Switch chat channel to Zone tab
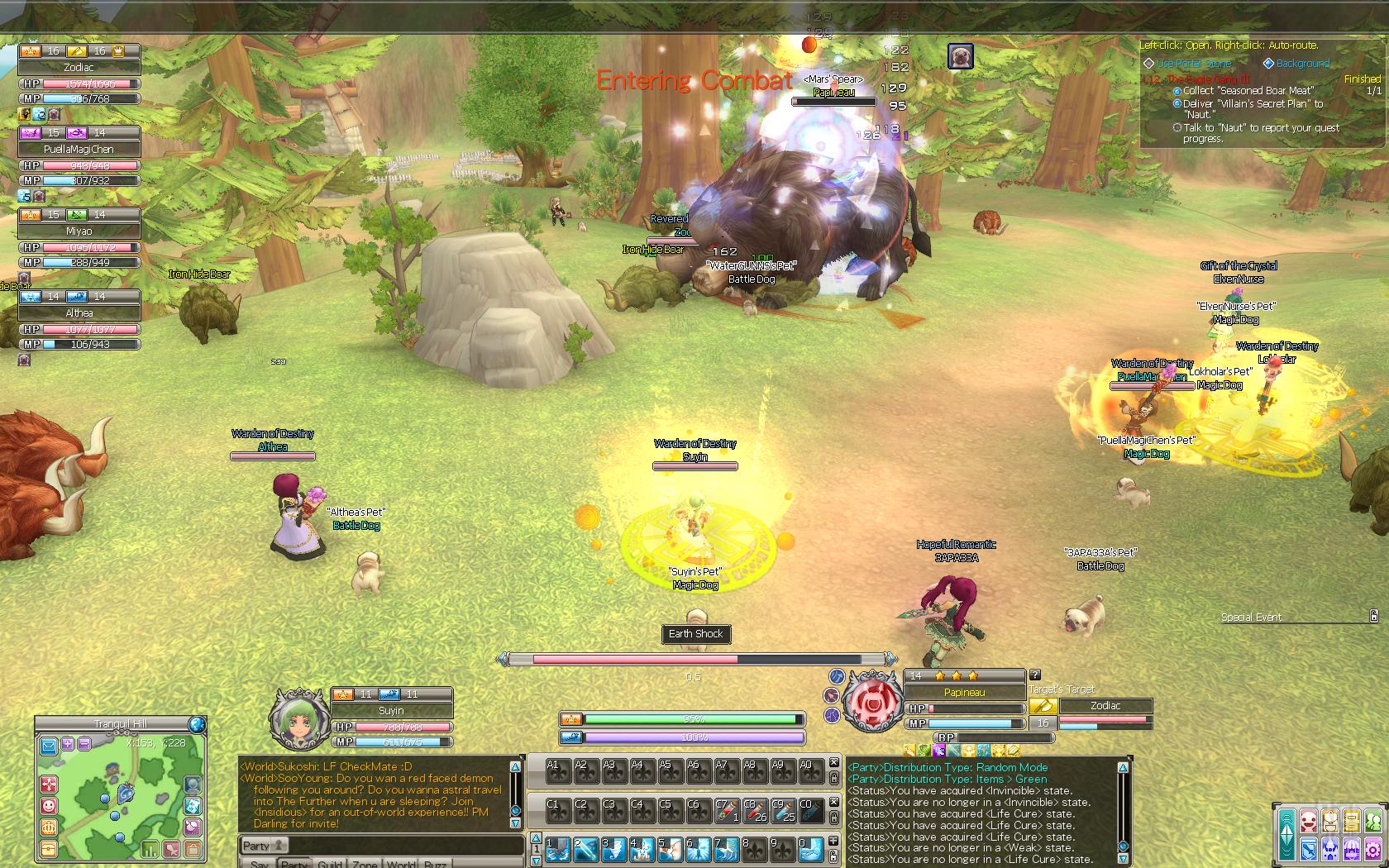The width and height of the screenshot is (1389, 868). coord(365,865)
